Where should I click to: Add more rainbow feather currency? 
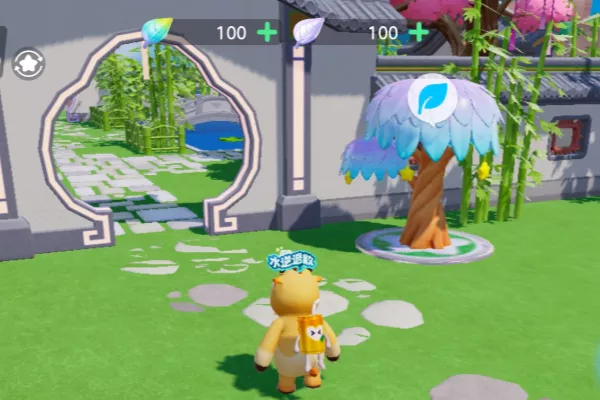[x=267, y=32]
